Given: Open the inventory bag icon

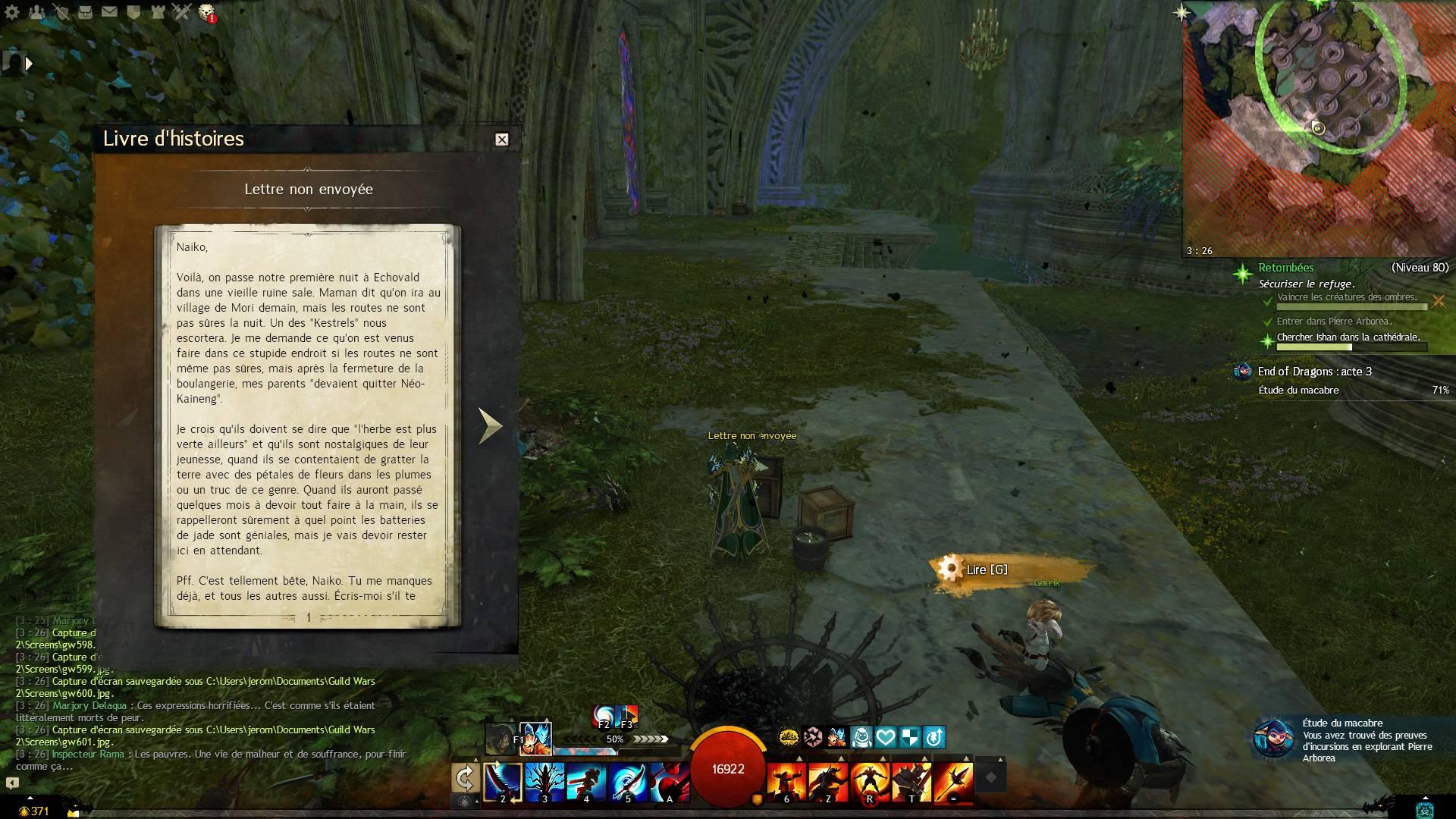Looking at the screenshot, I should click(x=85, y=11).
